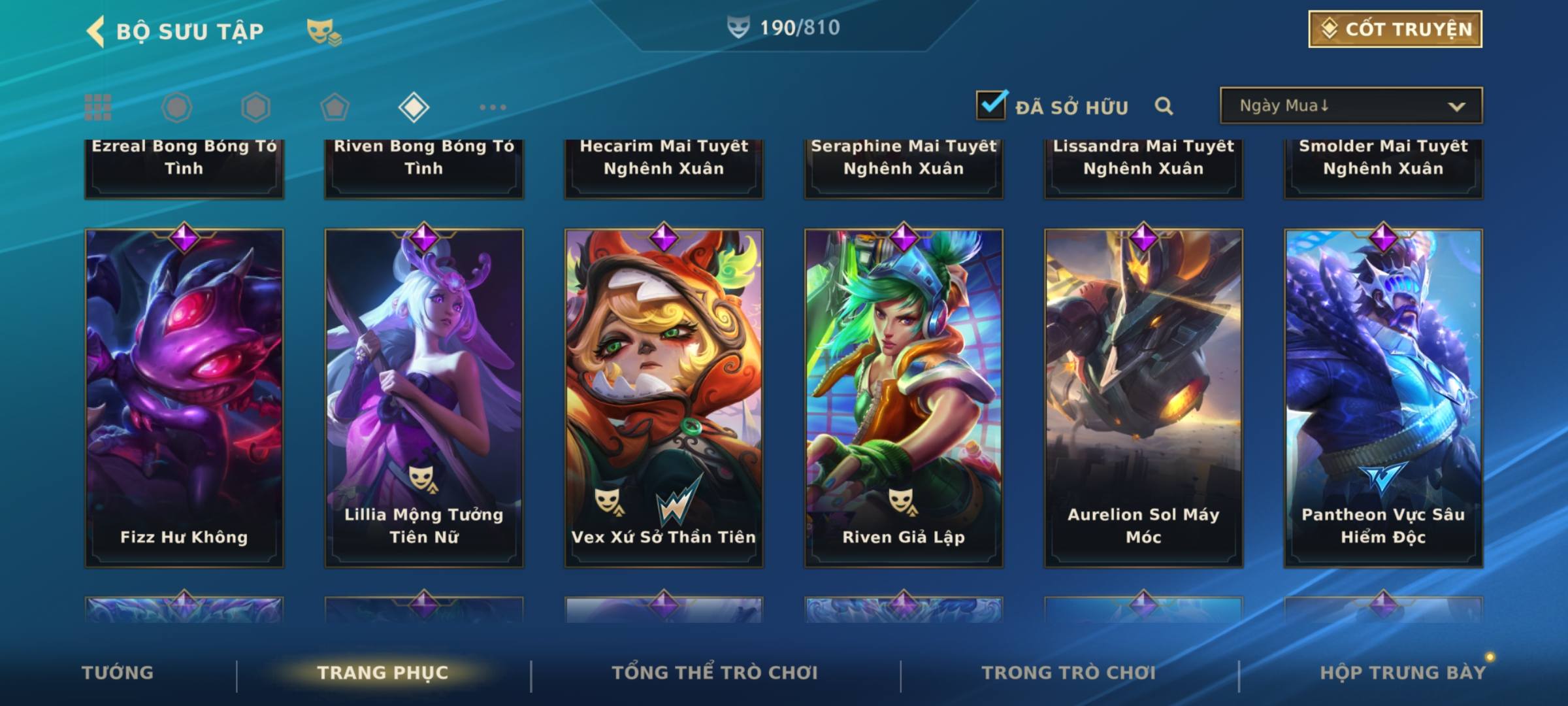Select the Fizz Hư Không skin card
Viewport: 1568px width, 706px height.
(x=184, y=397)
